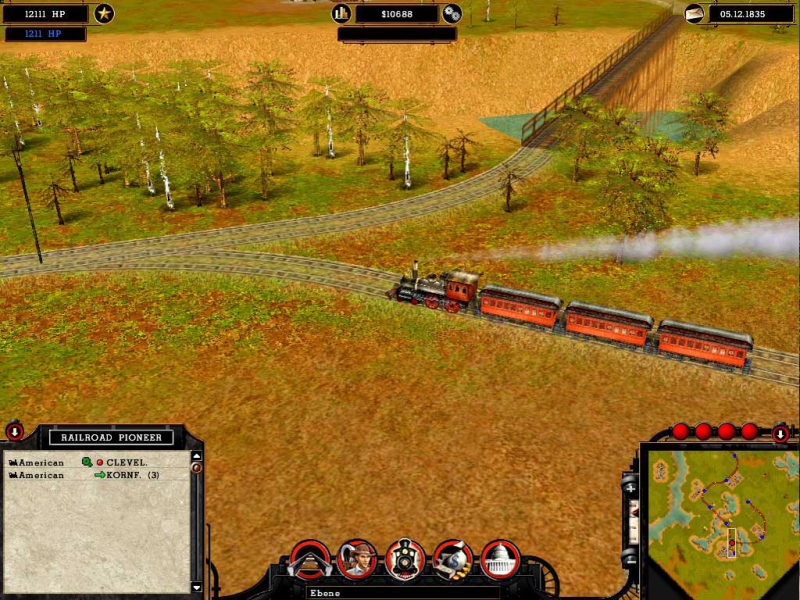800x600 pixels.
Task: Click the capitol building icon
Action: click(500, 560)
